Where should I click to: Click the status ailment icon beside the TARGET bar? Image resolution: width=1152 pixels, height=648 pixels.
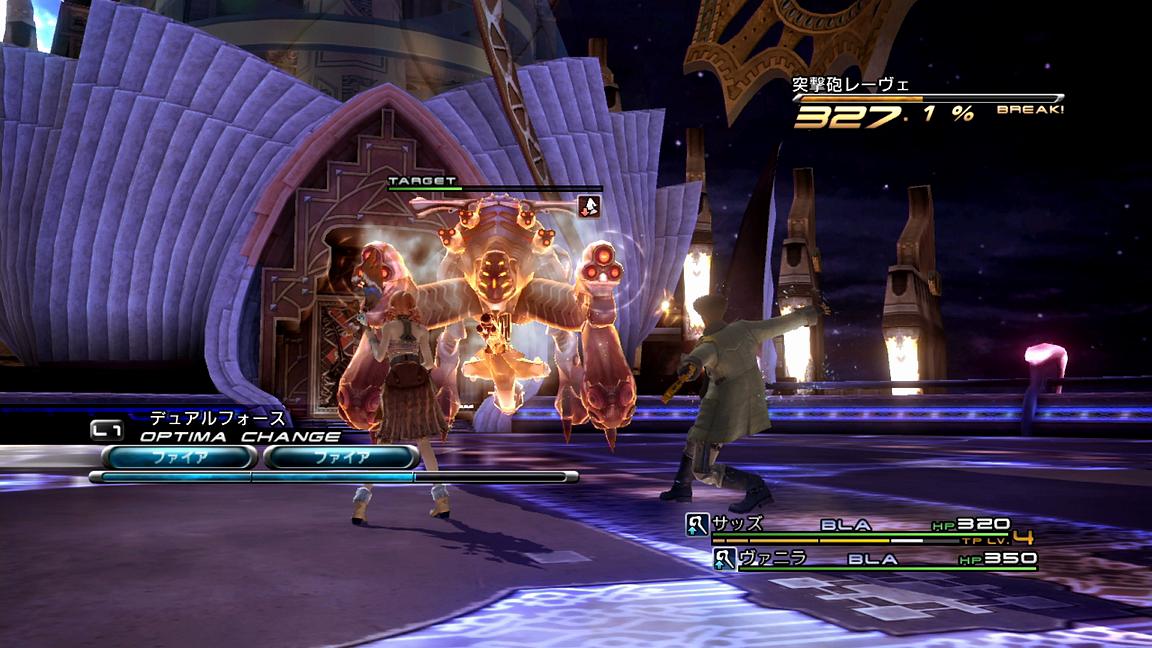pyautogui.click(x=590, y=206)
